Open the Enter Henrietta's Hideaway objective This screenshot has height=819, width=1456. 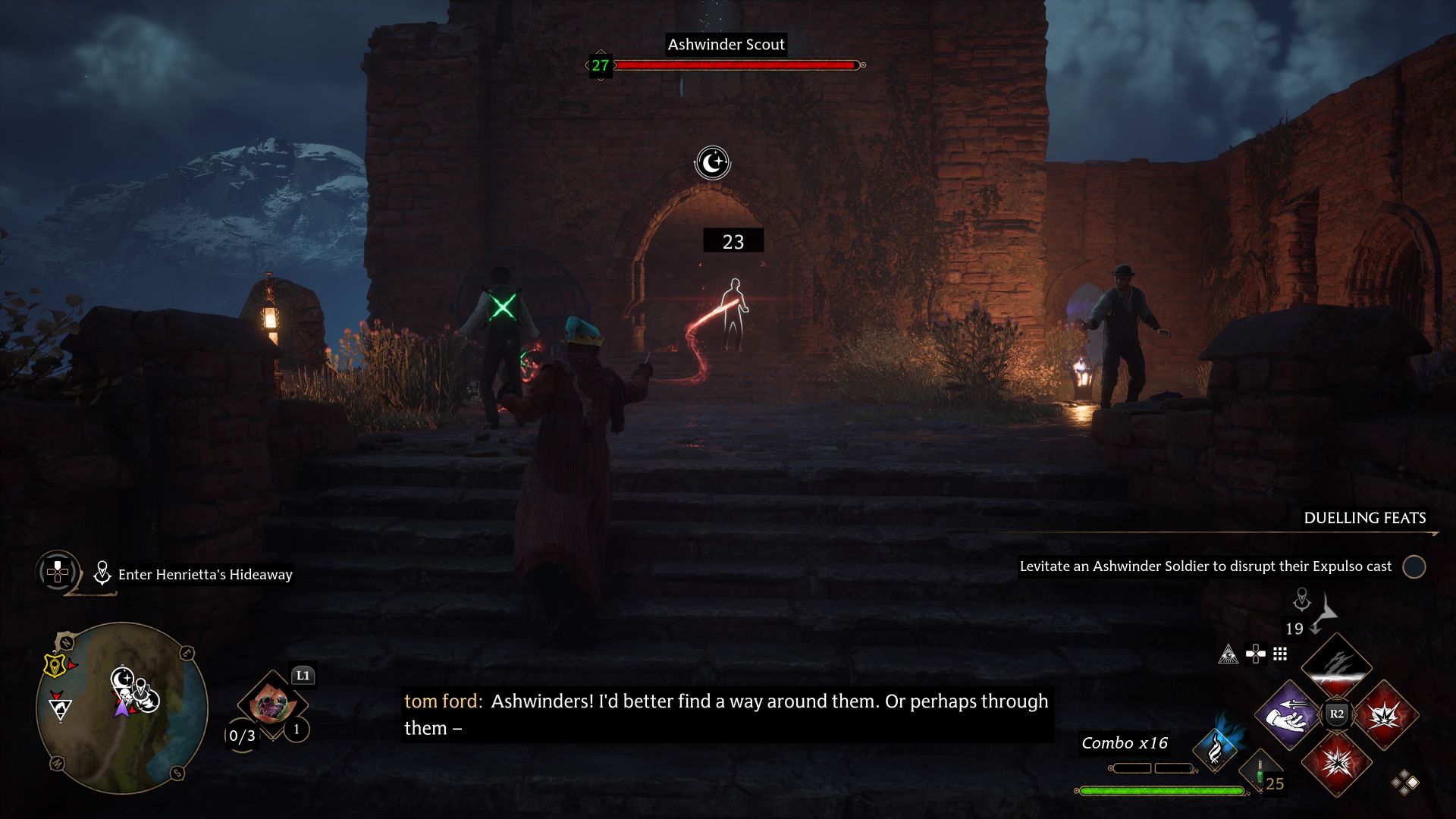coord(205,574)
